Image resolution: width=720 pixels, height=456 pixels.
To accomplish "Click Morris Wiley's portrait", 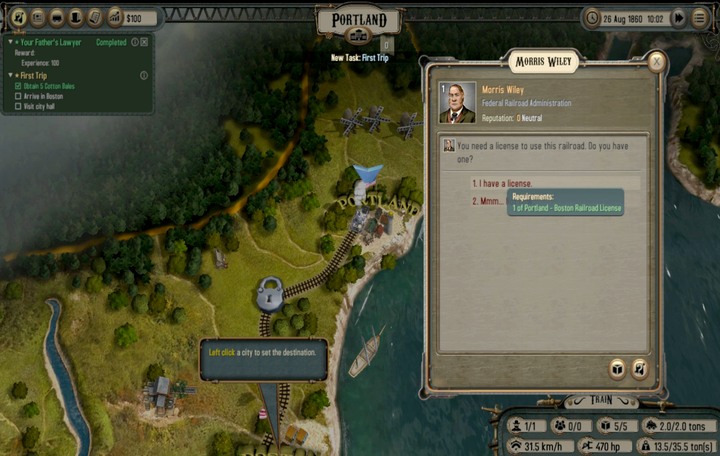I will (x=458, y=103).
